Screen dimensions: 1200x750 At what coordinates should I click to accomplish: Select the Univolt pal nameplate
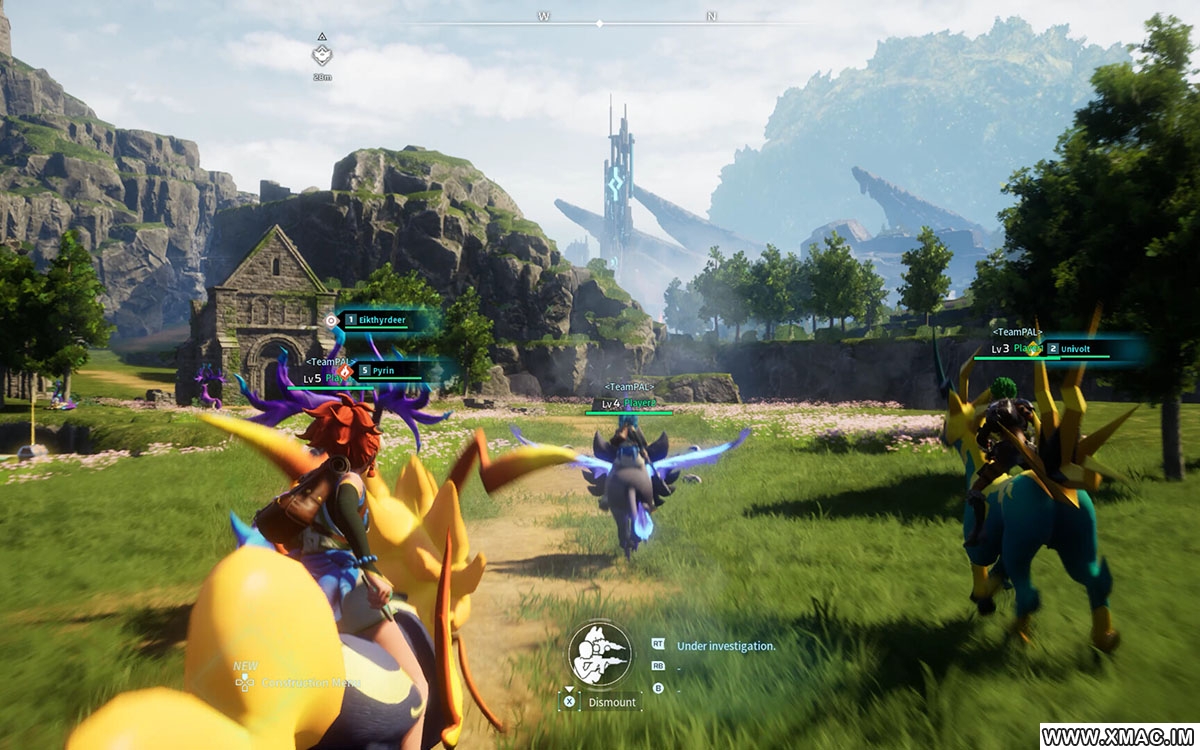pos(1093,348)
